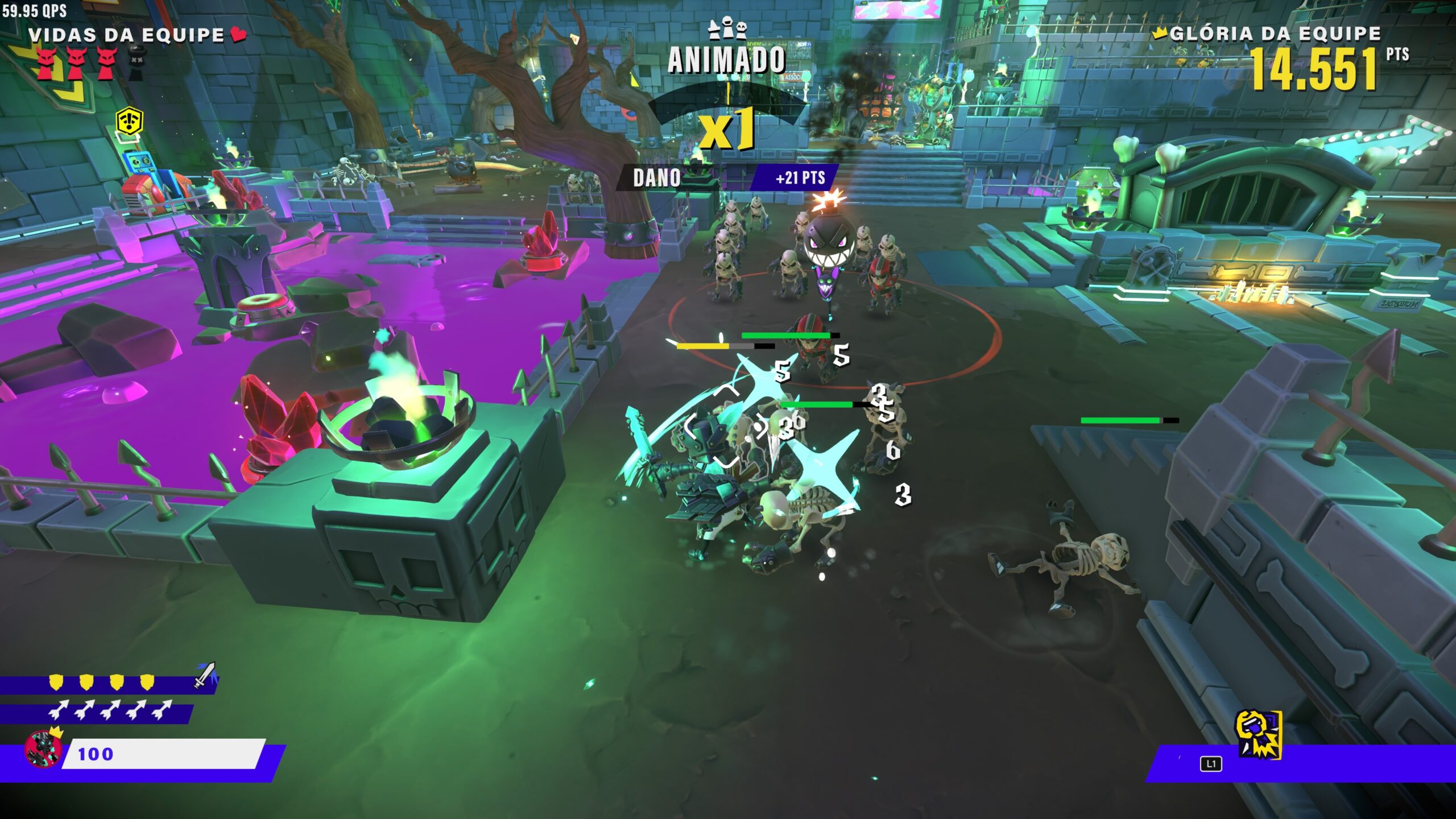This screenshot has height=819, width=1456.
Task: Click the player character portrait with crown
Action: click(x=44, y=748)
